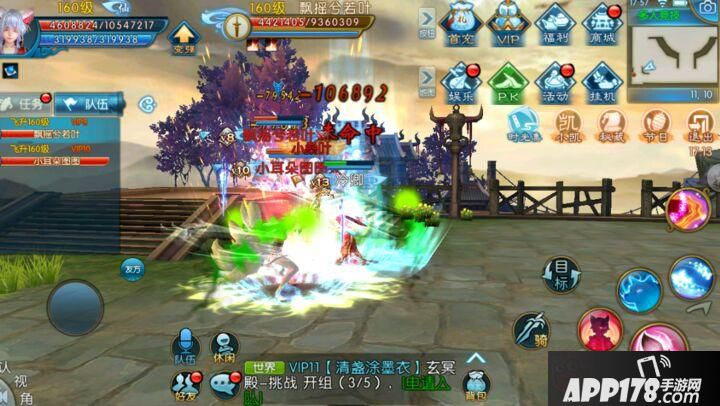720x406 pixels.
Task: Click the 骑 mount button
Action: (532, 331)
